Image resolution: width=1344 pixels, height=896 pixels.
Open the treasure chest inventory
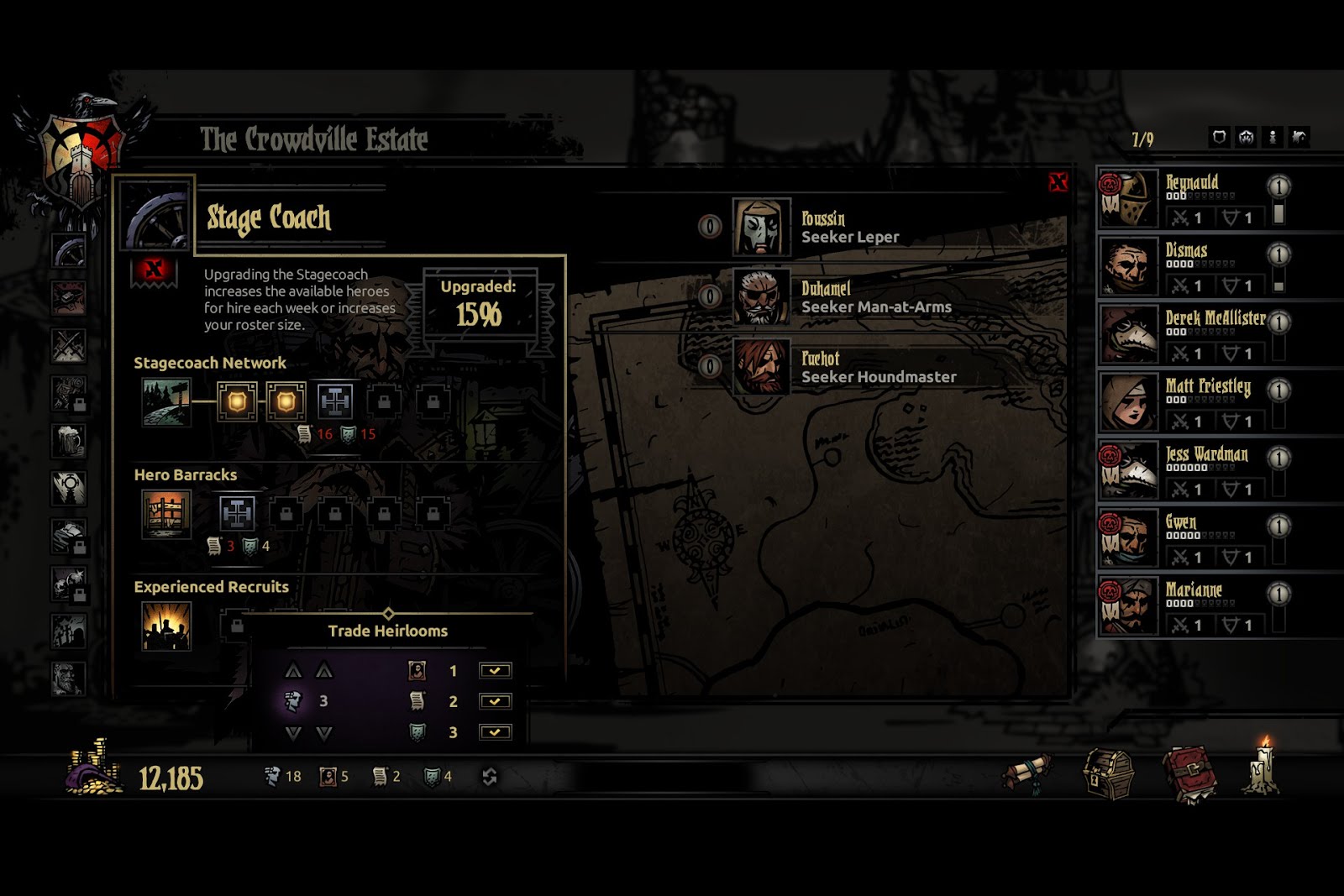tap(1108, 773)
